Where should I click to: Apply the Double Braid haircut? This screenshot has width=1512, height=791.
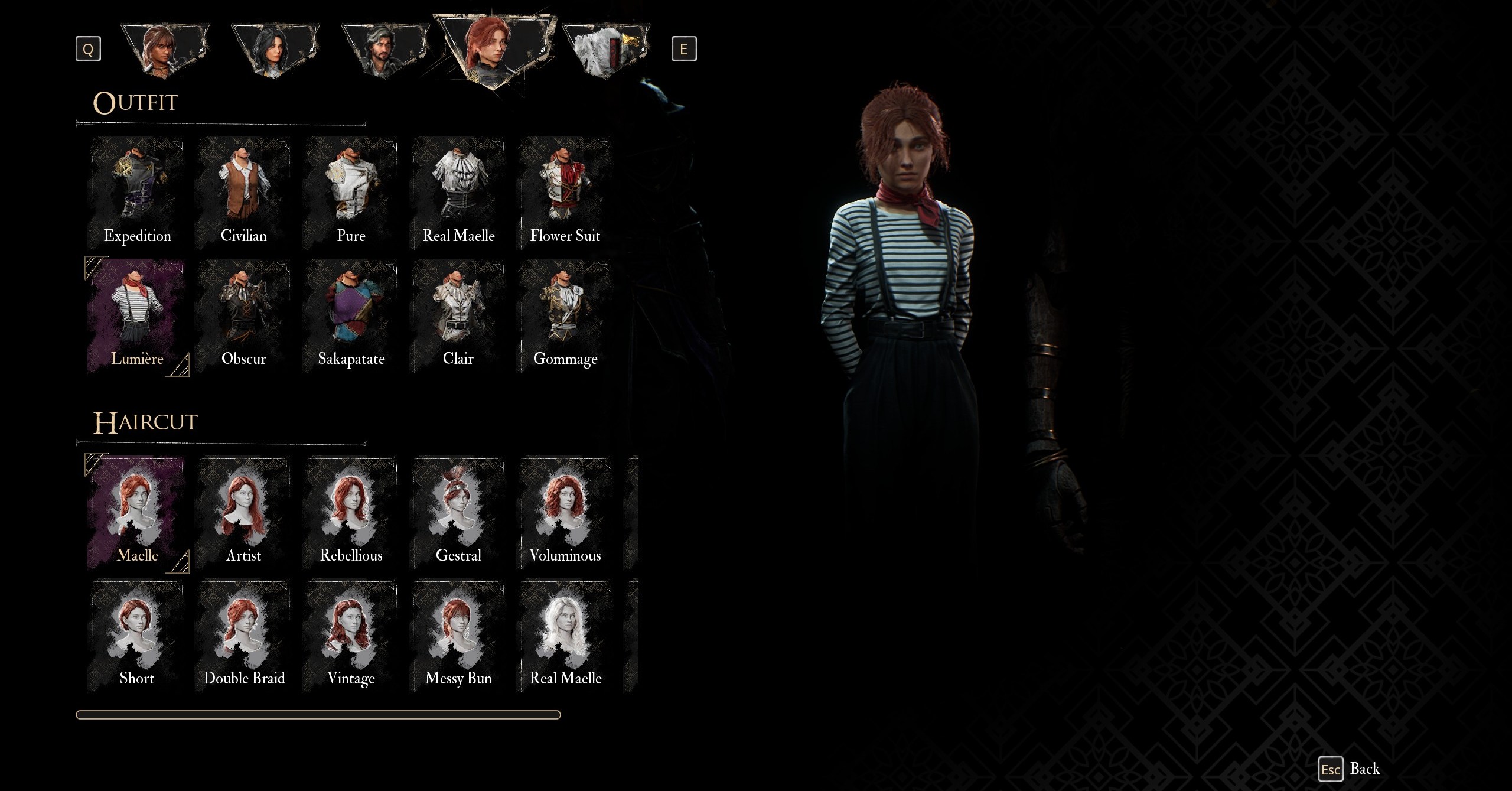[x=244, y=636]
